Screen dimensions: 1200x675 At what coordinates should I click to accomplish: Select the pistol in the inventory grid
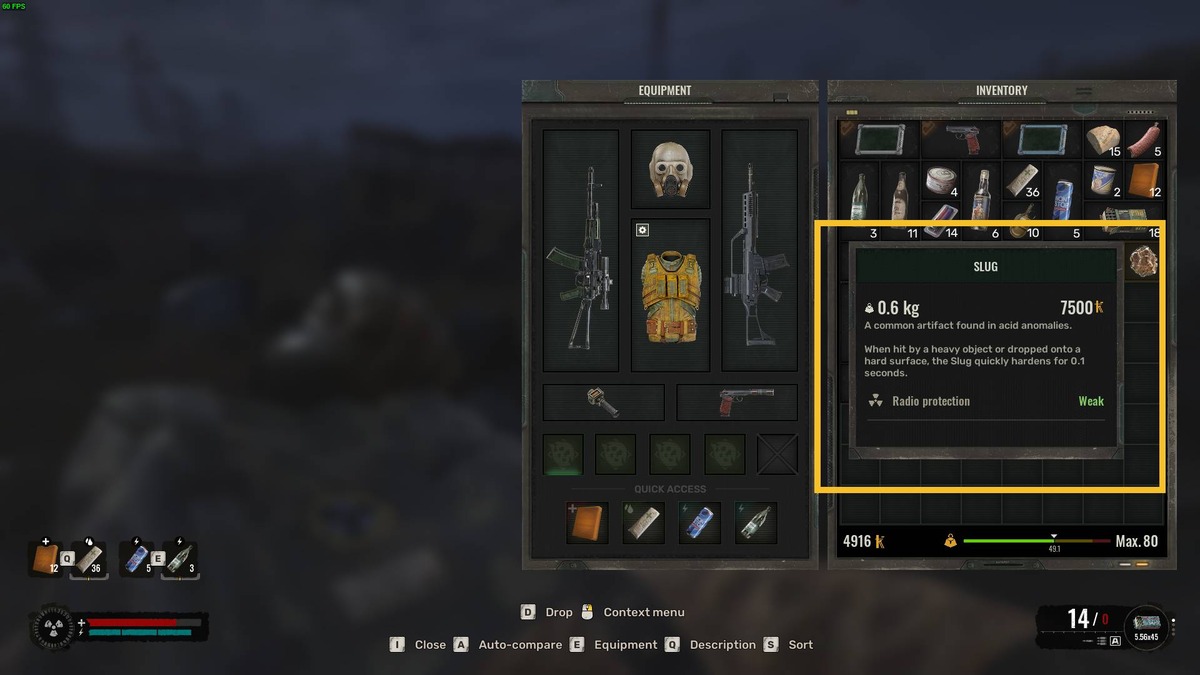[961, 140]
